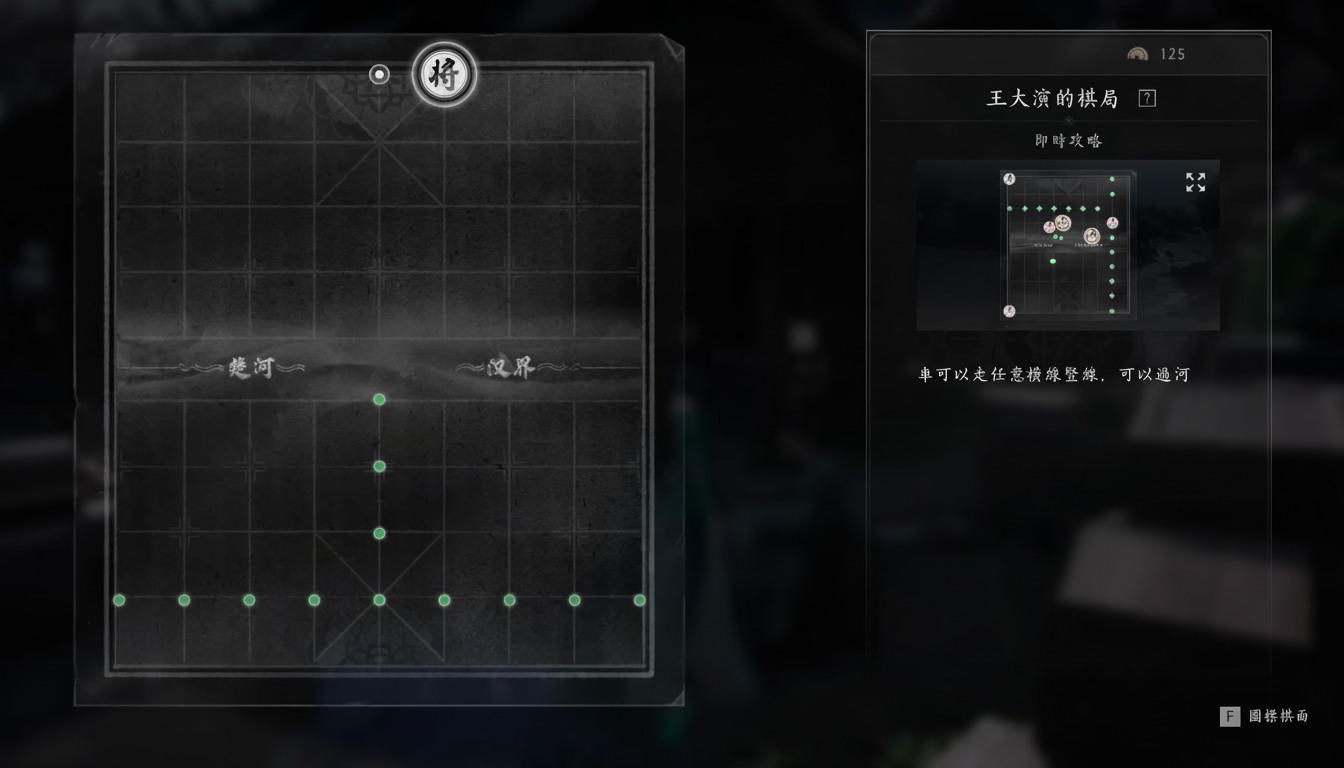1344x768 pixels.
Task: Select the piece portrait at the preview's bottom-left corner
Action: coord(1010,310)
